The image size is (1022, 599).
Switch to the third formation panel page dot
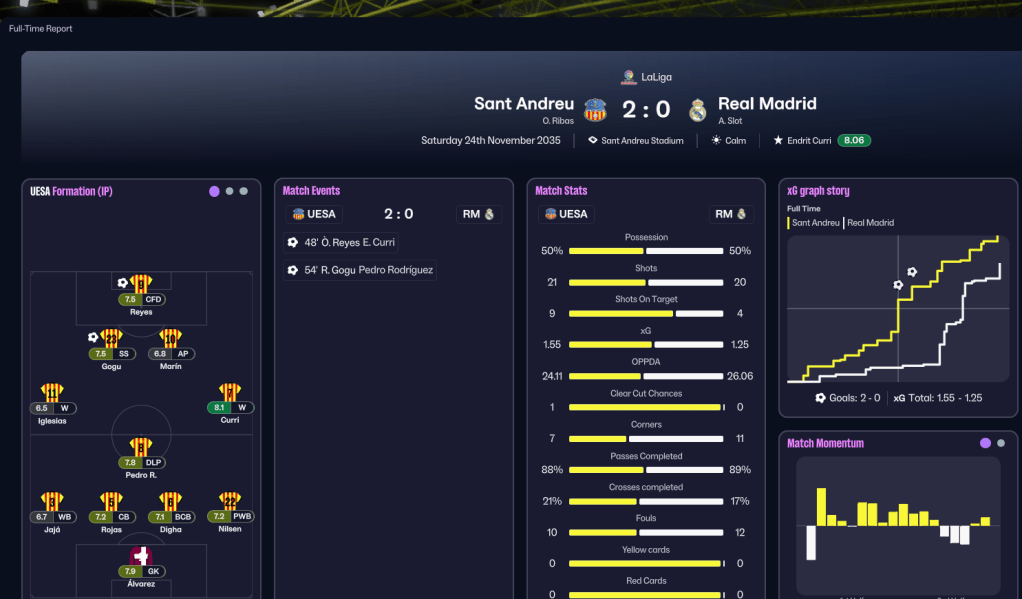tap(244, 191)
